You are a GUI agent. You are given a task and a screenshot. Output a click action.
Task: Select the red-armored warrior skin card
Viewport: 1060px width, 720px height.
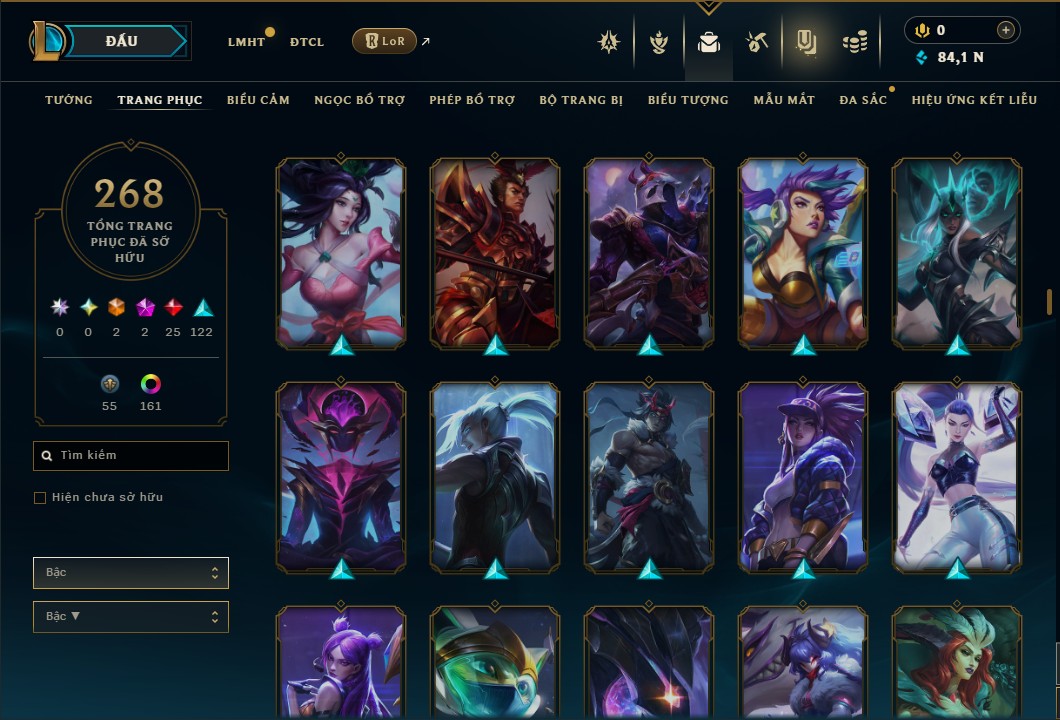pyautogui.click(x=495, y=253)
